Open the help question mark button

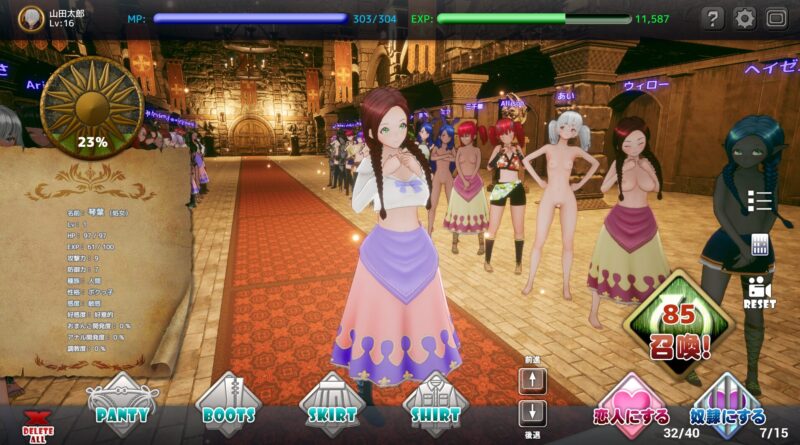(x=712, y=18)
